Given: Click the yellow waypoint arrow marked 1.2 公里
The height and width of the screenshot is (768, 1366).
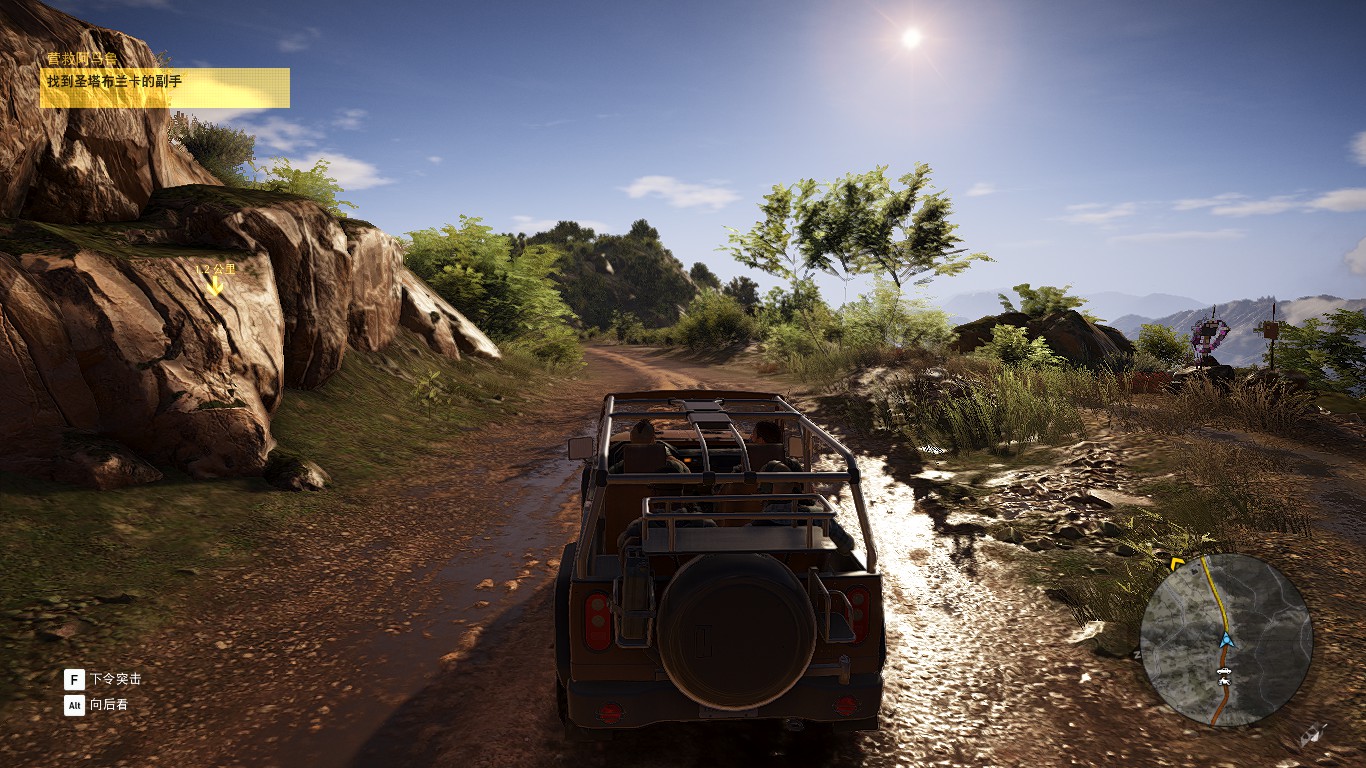Looking at the screenshot, I should click(214, 285).
